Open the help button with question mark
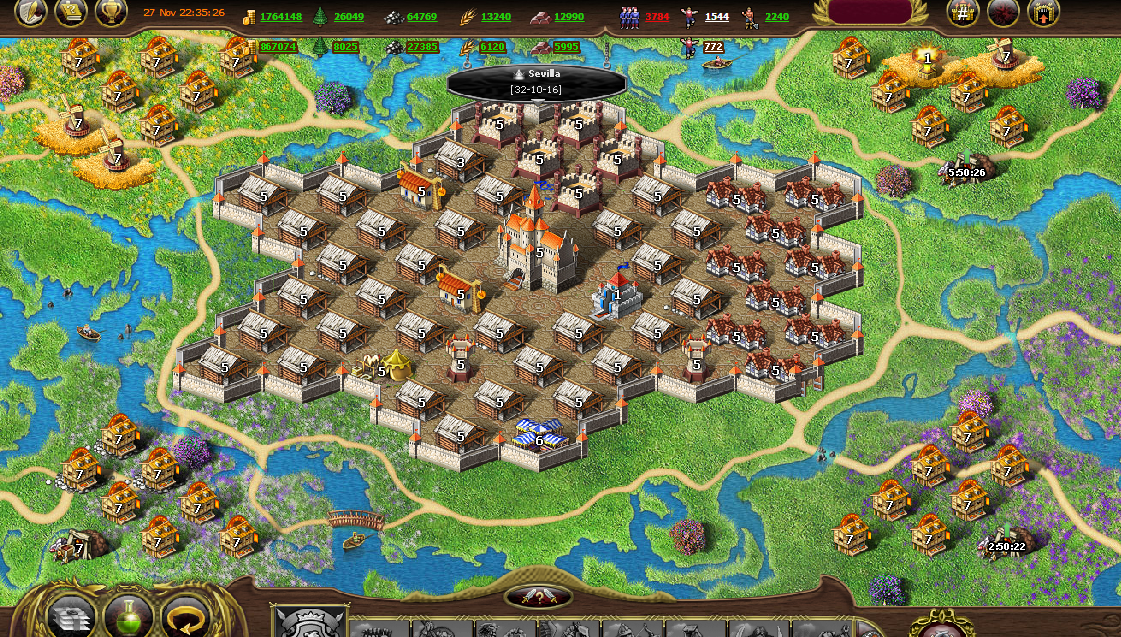Screen dimensions: 1121x637 click(539, 598)
